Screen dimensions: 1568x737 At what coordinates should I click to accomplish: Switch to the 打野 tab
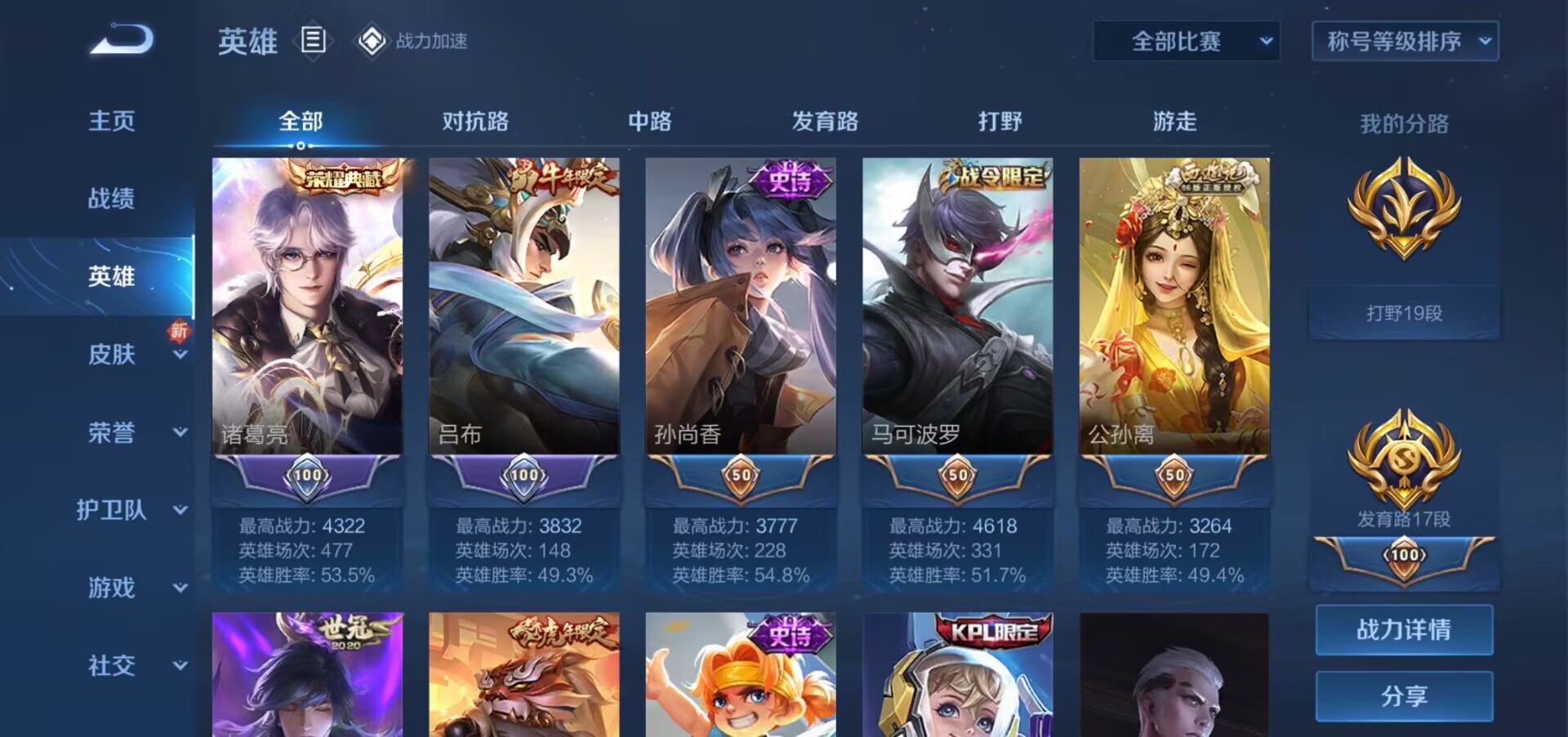coord(998,121)
